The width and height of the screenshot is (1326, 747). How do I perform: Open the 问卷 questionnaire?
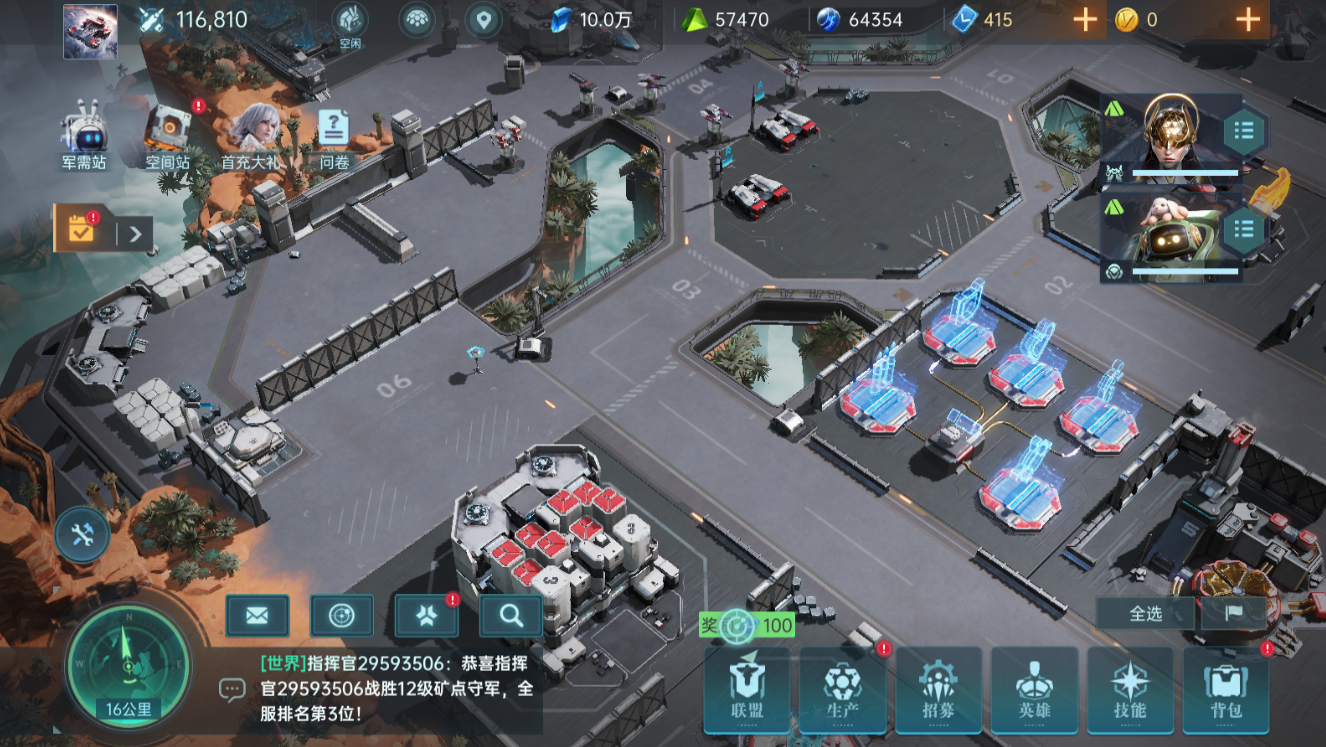click(x=334, y=137)
